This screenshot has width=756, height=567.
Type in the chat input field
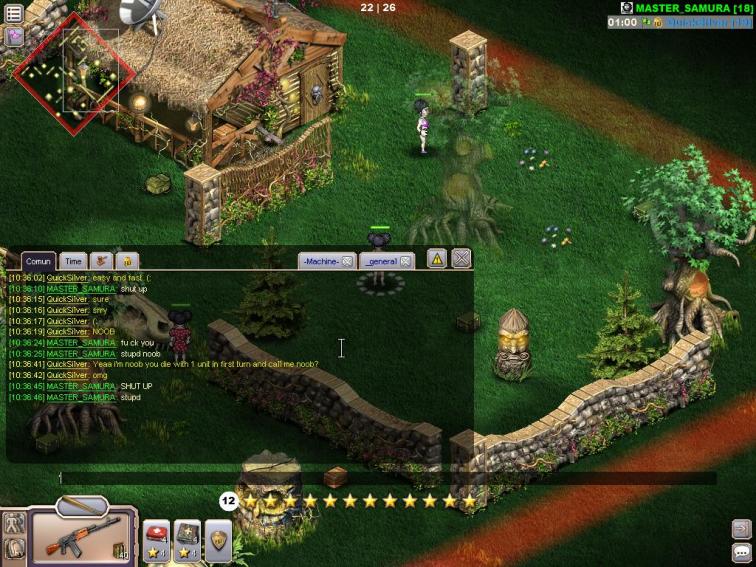coord(380,478)
